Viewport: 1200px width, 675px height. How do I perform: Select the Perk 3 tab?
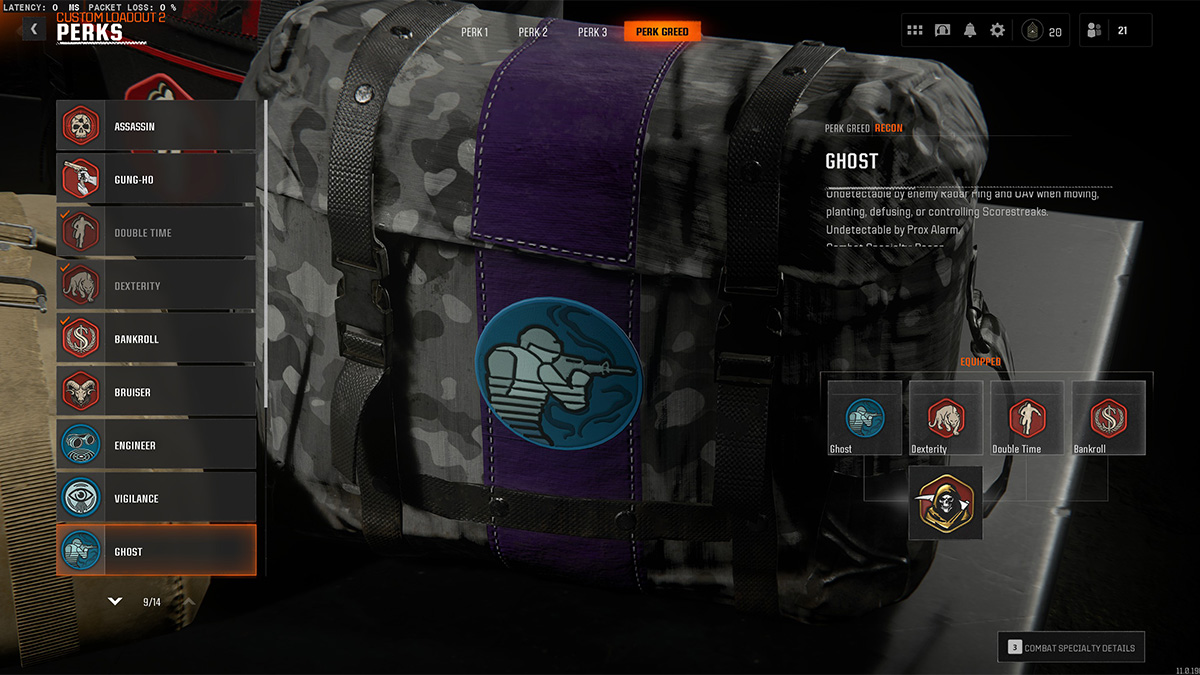[592, 32]
